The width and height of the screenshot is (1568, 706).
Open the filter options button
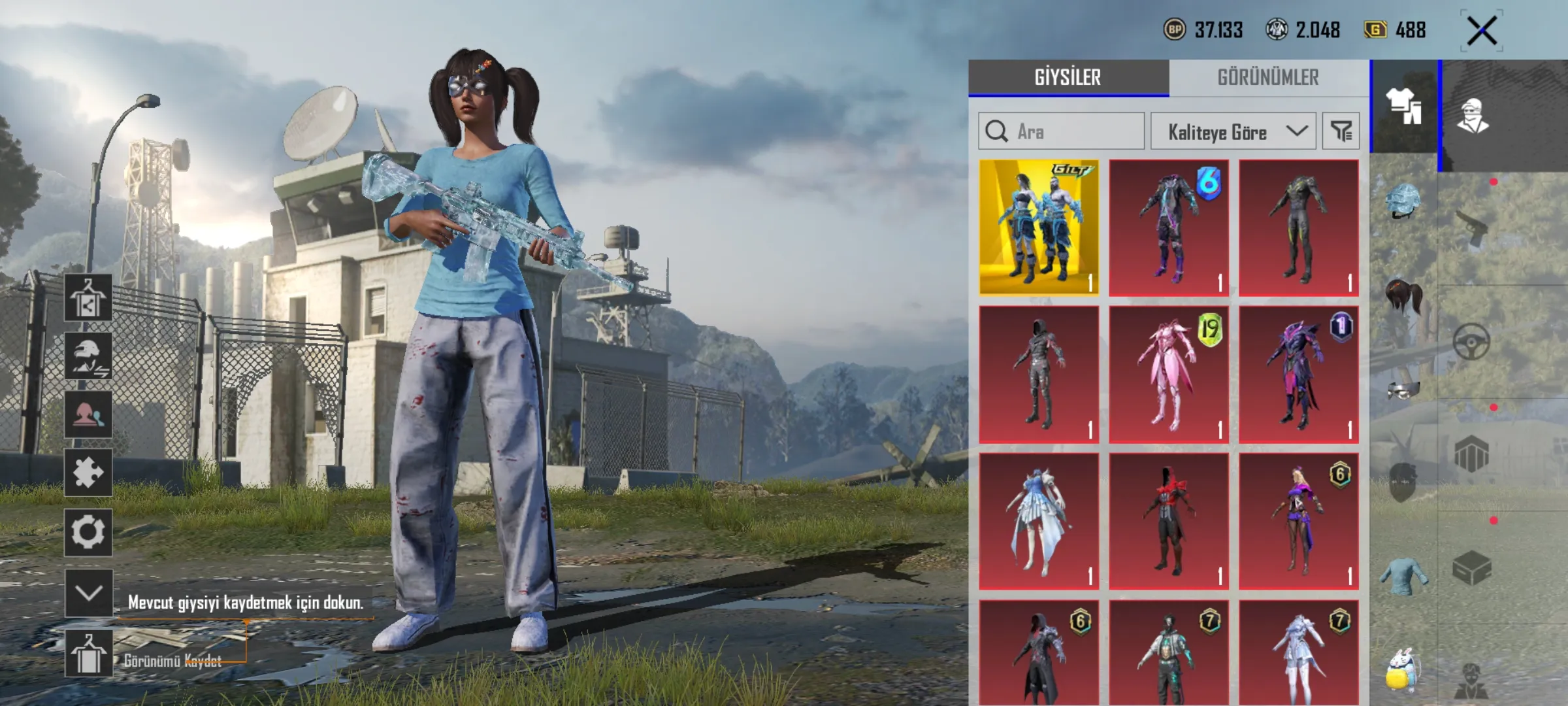pyautogui.click(x=1341, y=131)
